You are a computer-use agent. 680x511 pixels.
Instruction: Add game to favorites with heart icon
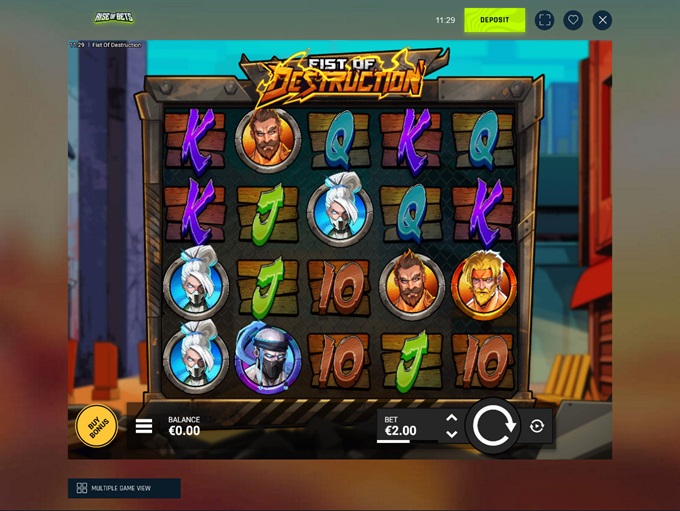[573, 20]
